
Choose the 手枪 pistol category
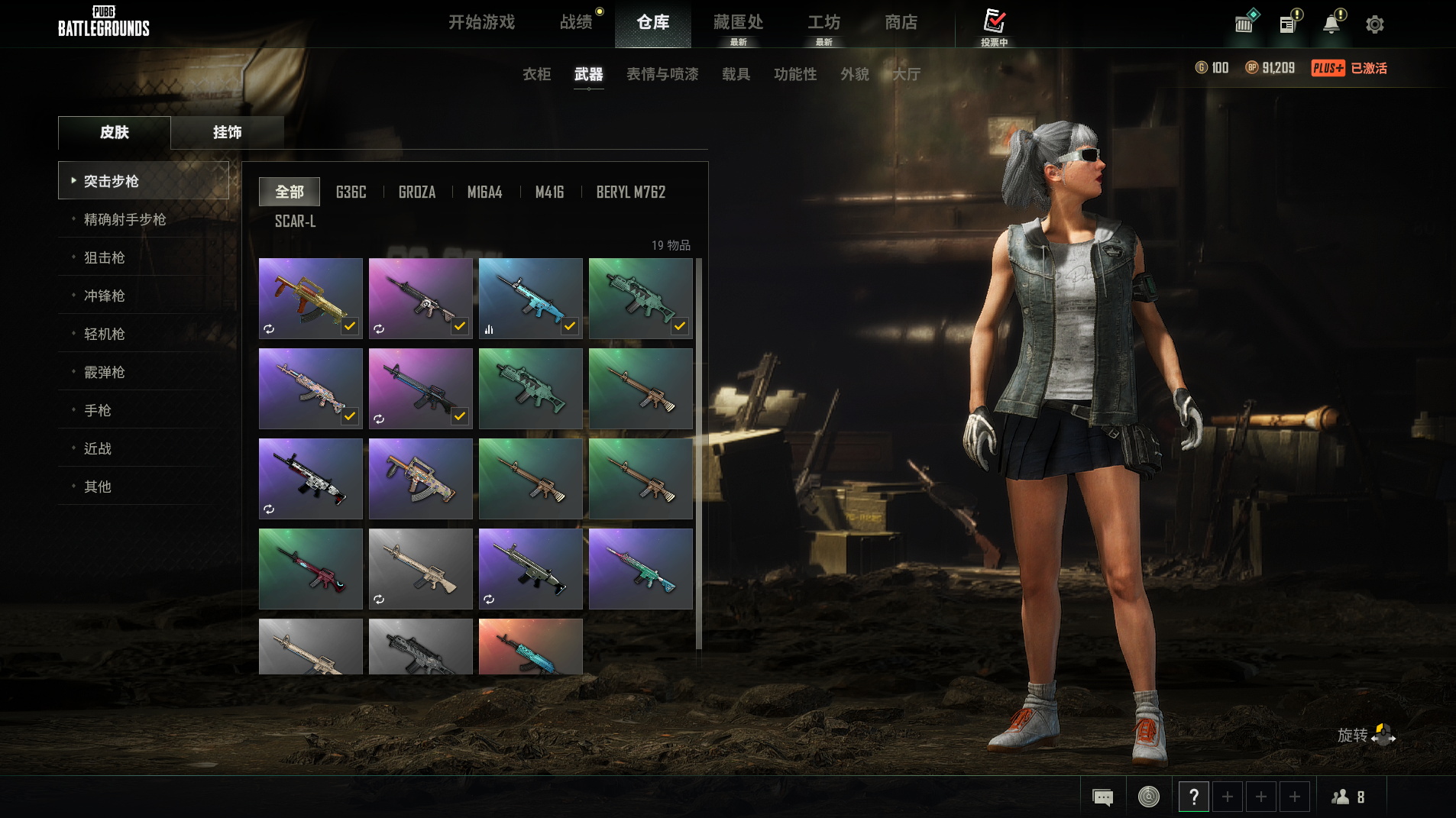coord(98,410)
